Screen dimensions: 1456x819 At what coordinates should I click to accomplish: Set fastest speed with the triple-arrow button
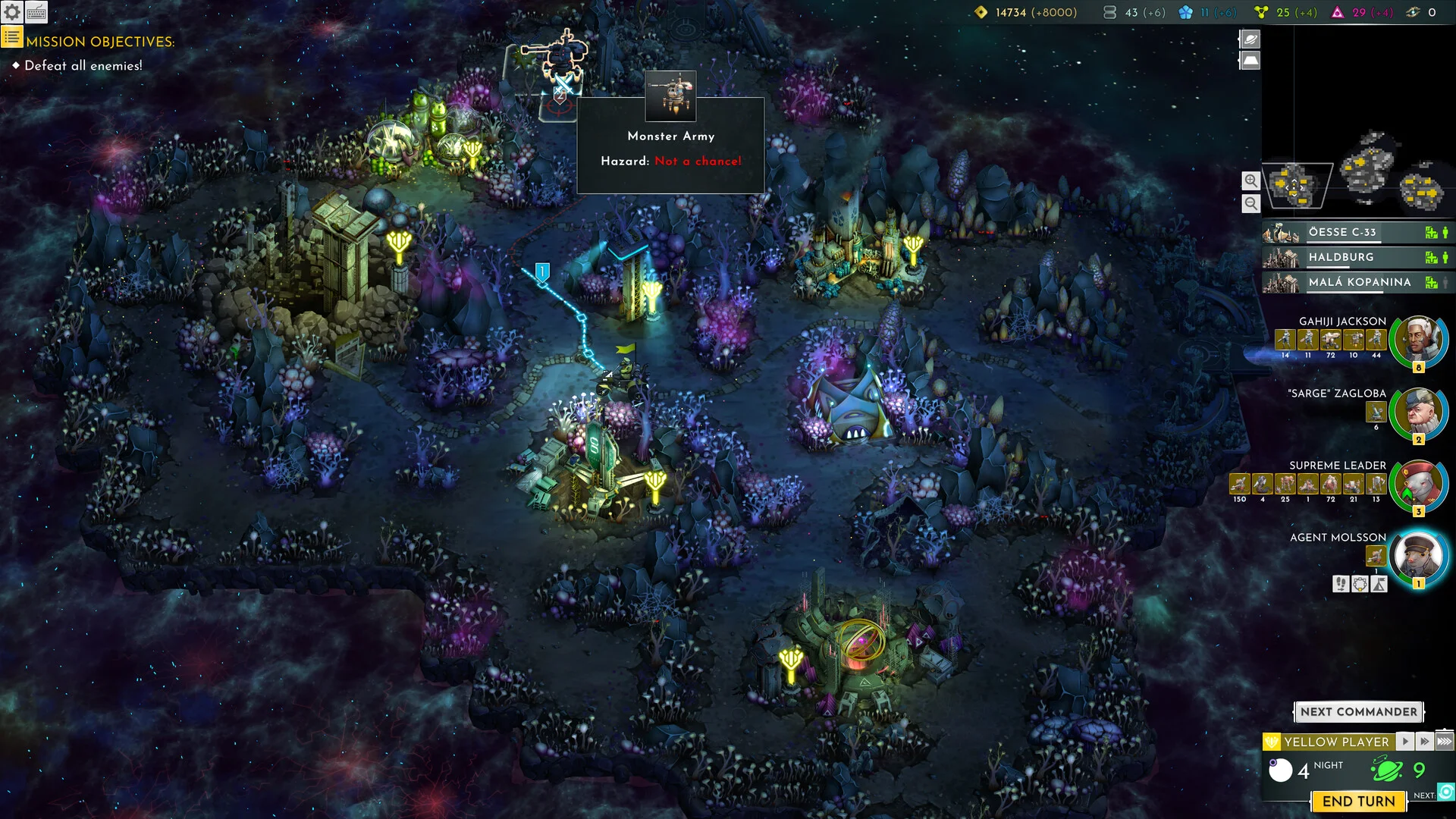click(x=1445, y=742)
